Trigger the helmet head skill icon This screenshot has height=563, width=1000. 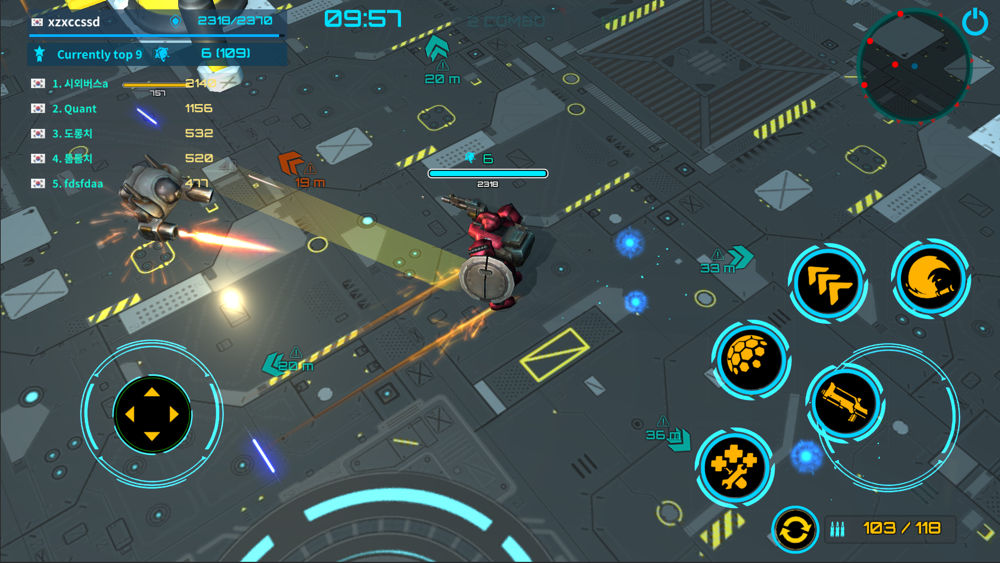point(930,280)
